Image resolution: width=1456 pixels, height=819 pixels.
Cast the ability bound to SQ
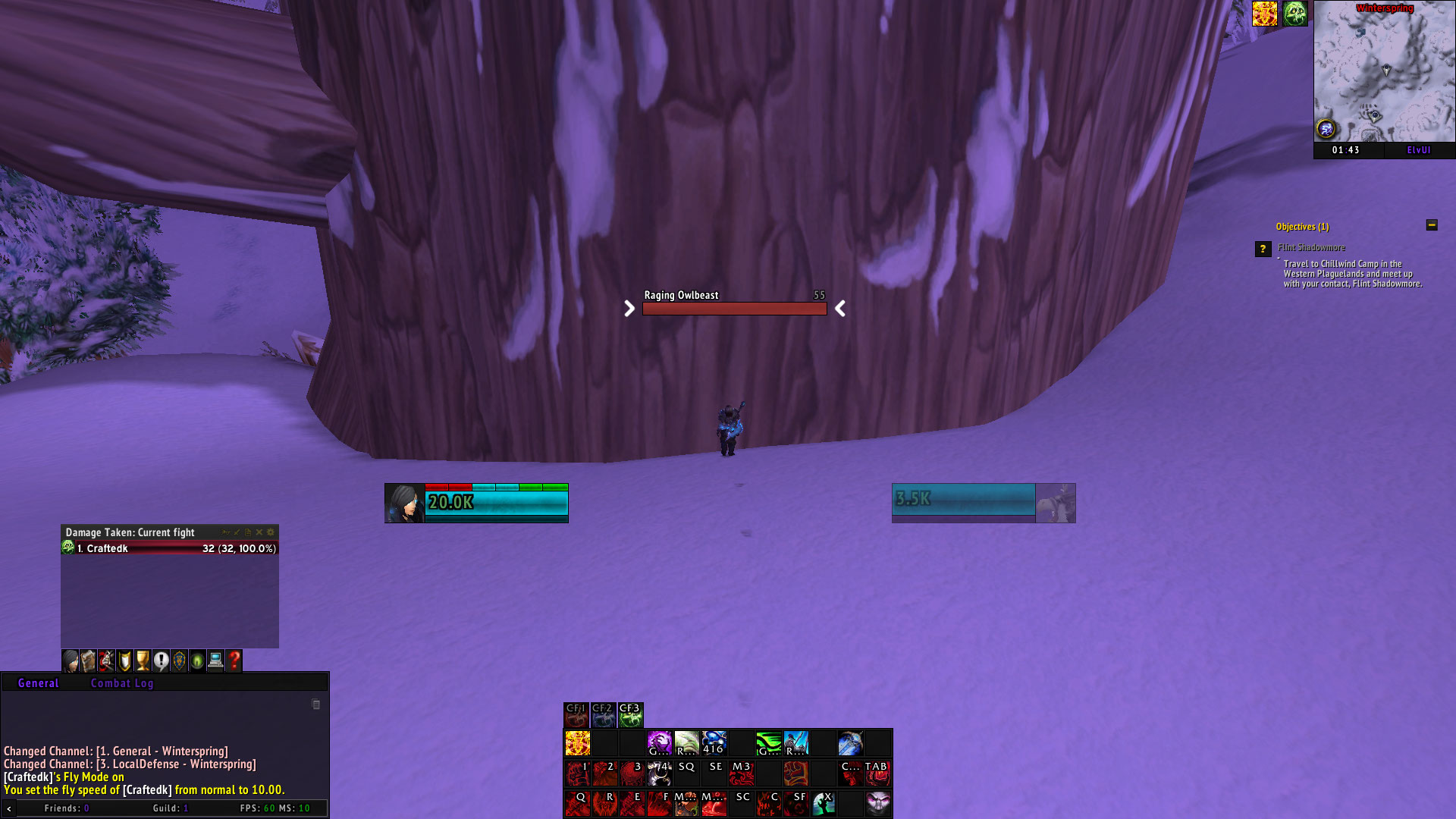pyautogui.click(x=686, y=772)
